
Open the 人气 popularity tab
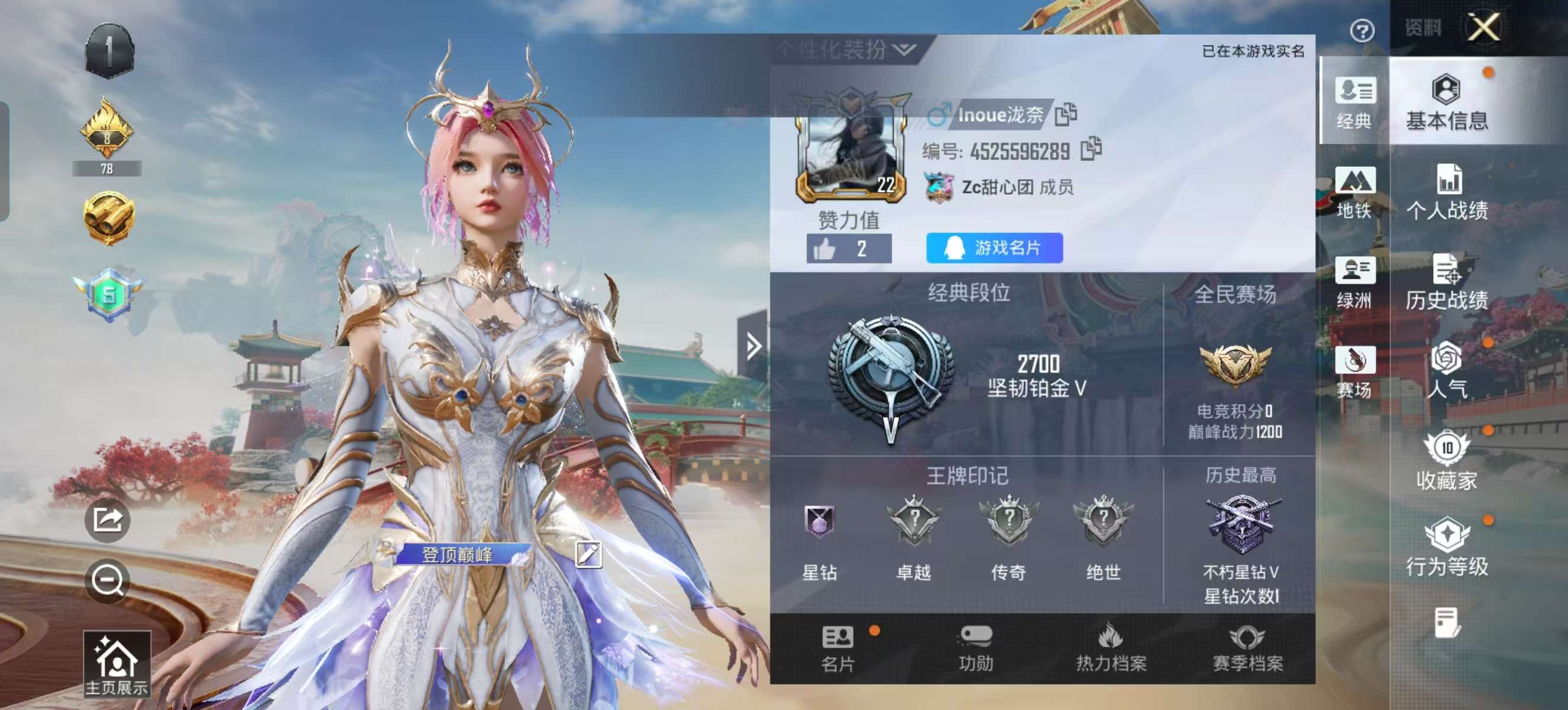point(1447,370)
